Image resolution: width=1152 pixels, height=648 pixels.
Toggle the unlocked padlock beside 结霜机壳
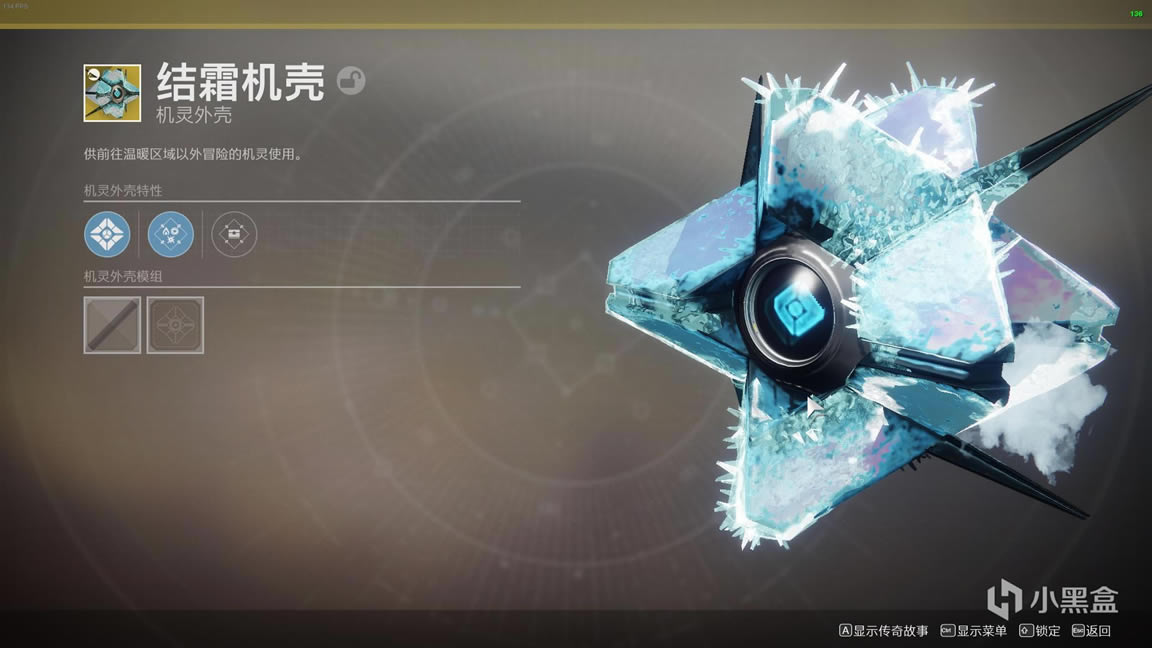(x=351, y=81)
